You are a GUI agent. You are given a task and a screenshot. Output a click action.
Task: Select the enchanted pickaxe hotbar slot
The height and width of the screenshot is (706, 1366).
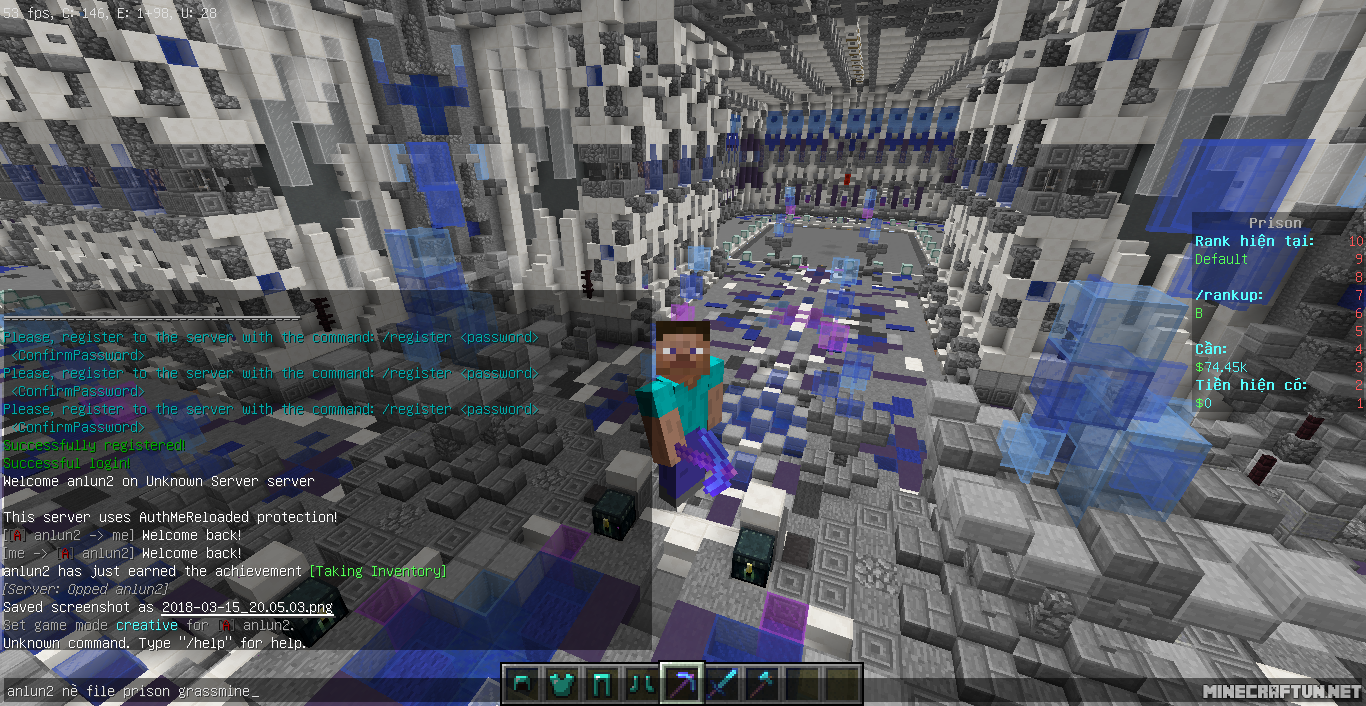point(681,683)
